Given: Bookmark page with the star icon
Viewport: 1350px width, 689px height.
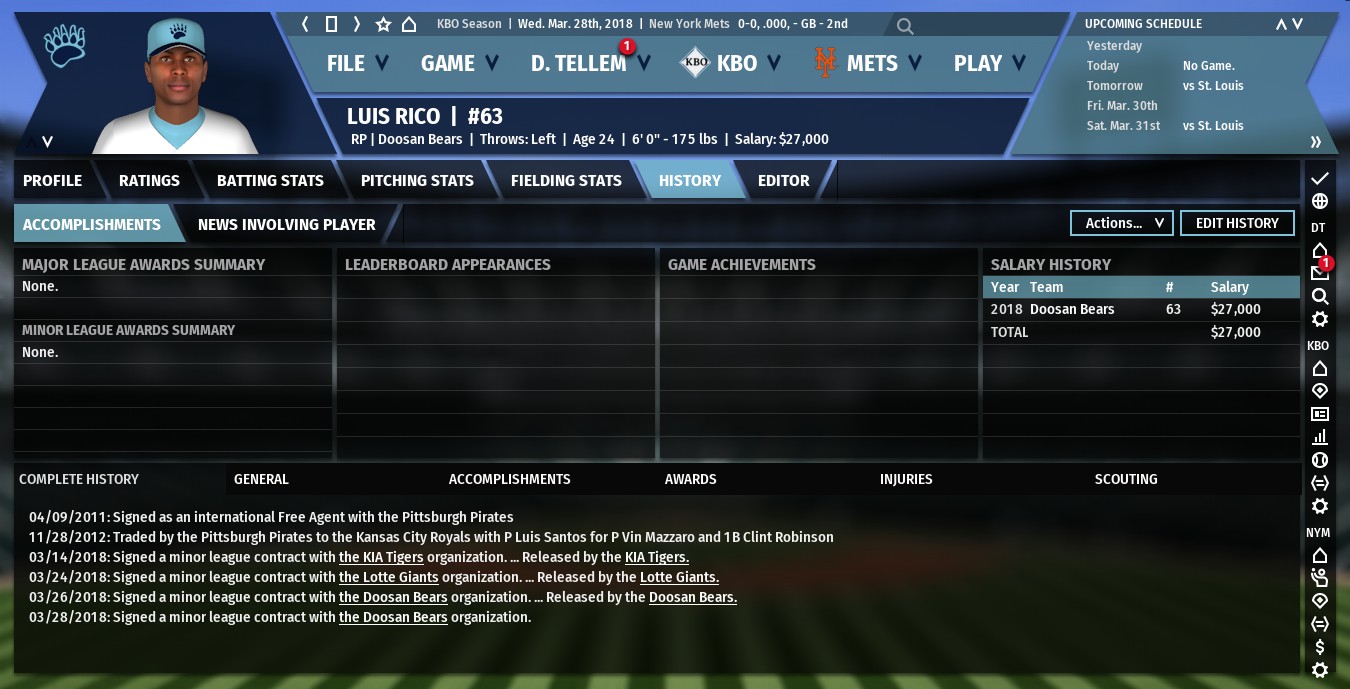Looking at the screenshot, I should [x=383, y=24].
